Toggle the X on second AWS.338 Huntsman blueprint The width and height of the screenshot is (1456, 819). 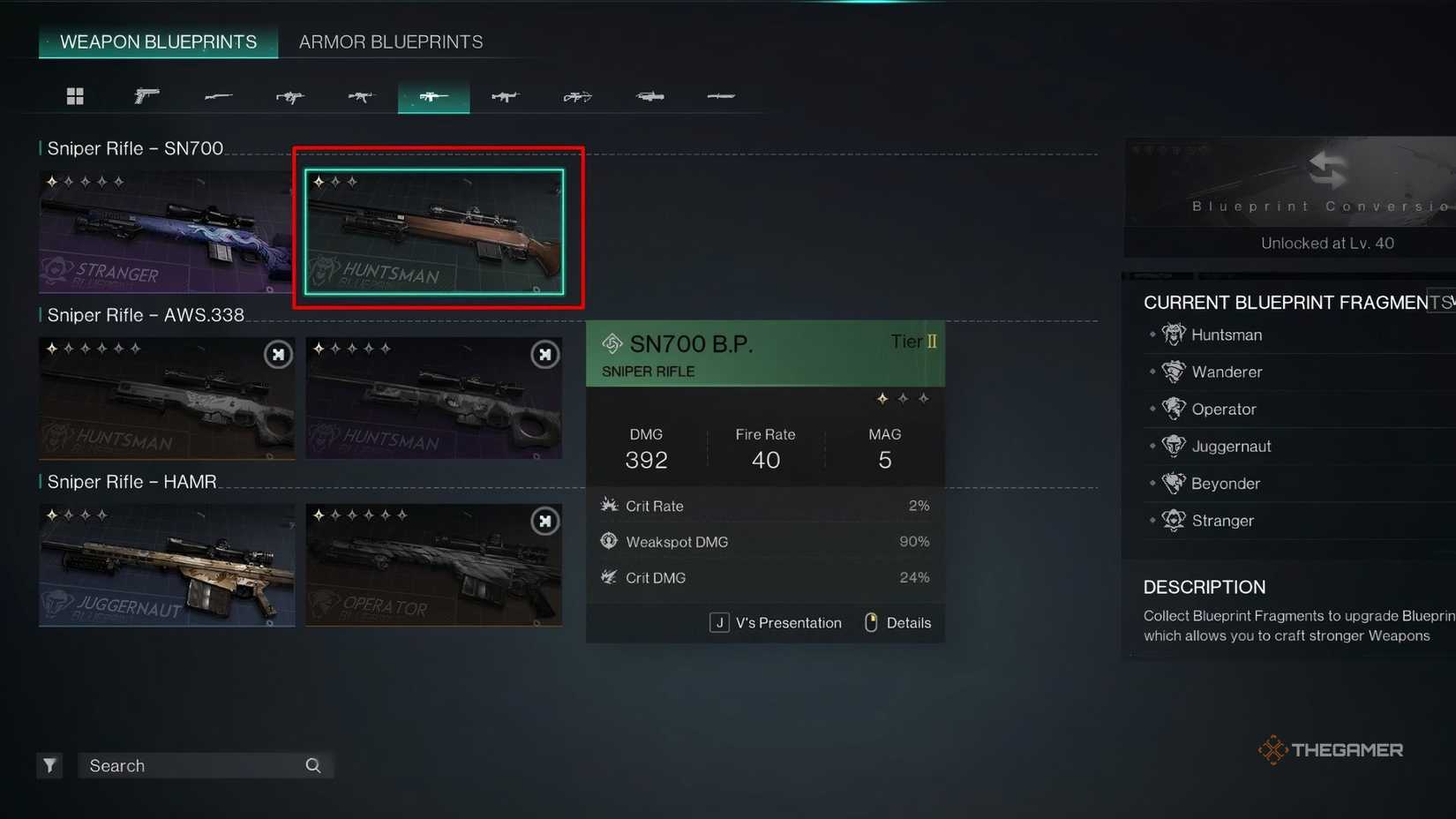click(x=545, y=354)
